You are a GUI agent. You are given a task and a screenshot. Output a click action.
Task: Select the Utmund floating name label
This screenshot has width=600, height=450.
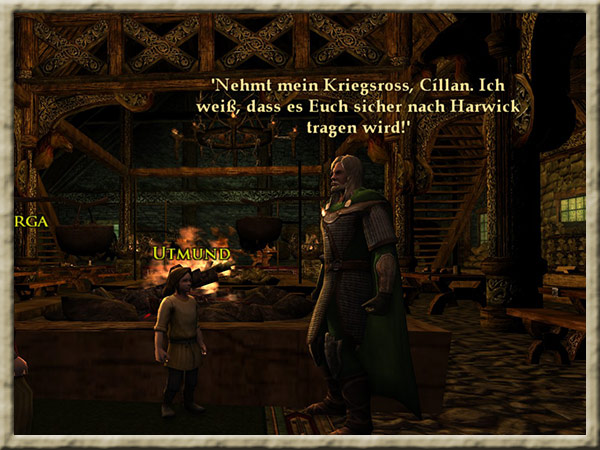190,255
